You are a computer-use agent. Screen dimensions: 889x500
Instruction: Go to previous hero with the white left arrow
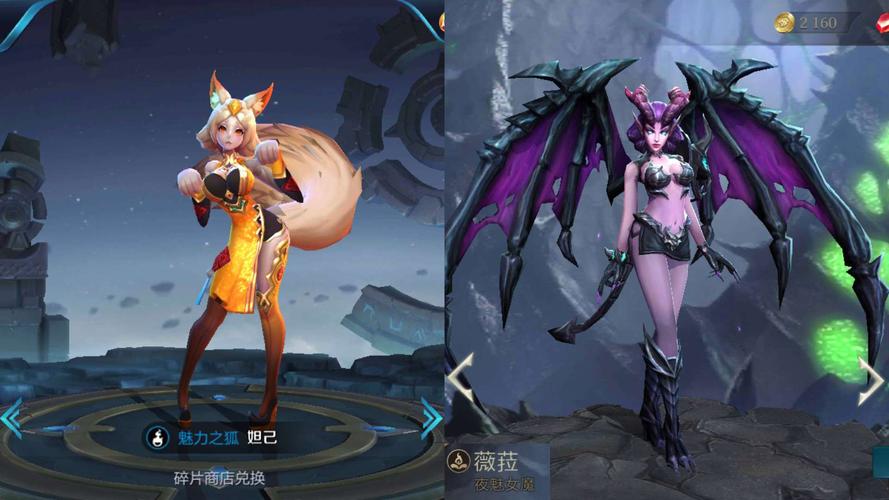click(461, 378)
